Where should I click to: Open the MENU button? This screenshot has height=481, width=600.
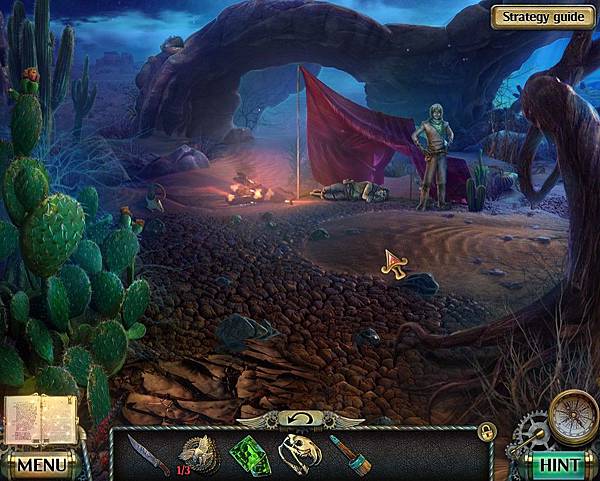point(41,464)
